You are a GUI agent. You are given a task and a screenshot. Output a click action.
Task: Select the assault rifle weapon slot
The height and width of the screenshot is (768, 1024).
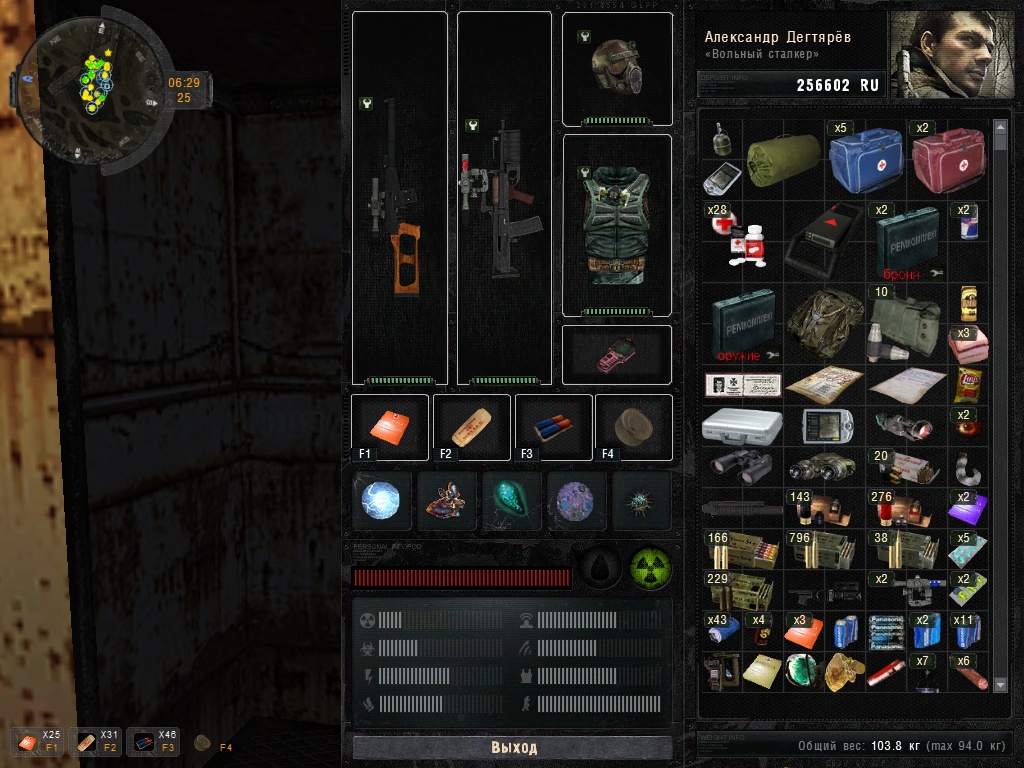click(x=503, y=198)
